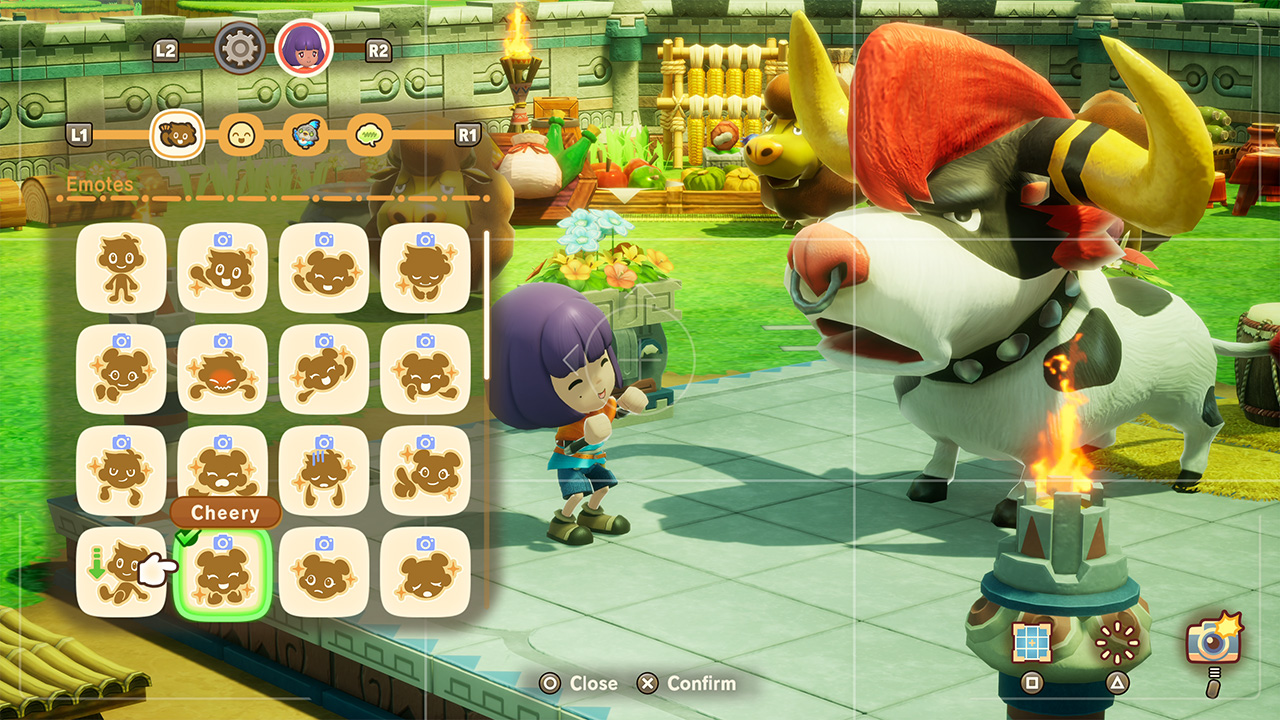Toggle the grid overlay icon

pyautogui.click(x=1032, y=643)
